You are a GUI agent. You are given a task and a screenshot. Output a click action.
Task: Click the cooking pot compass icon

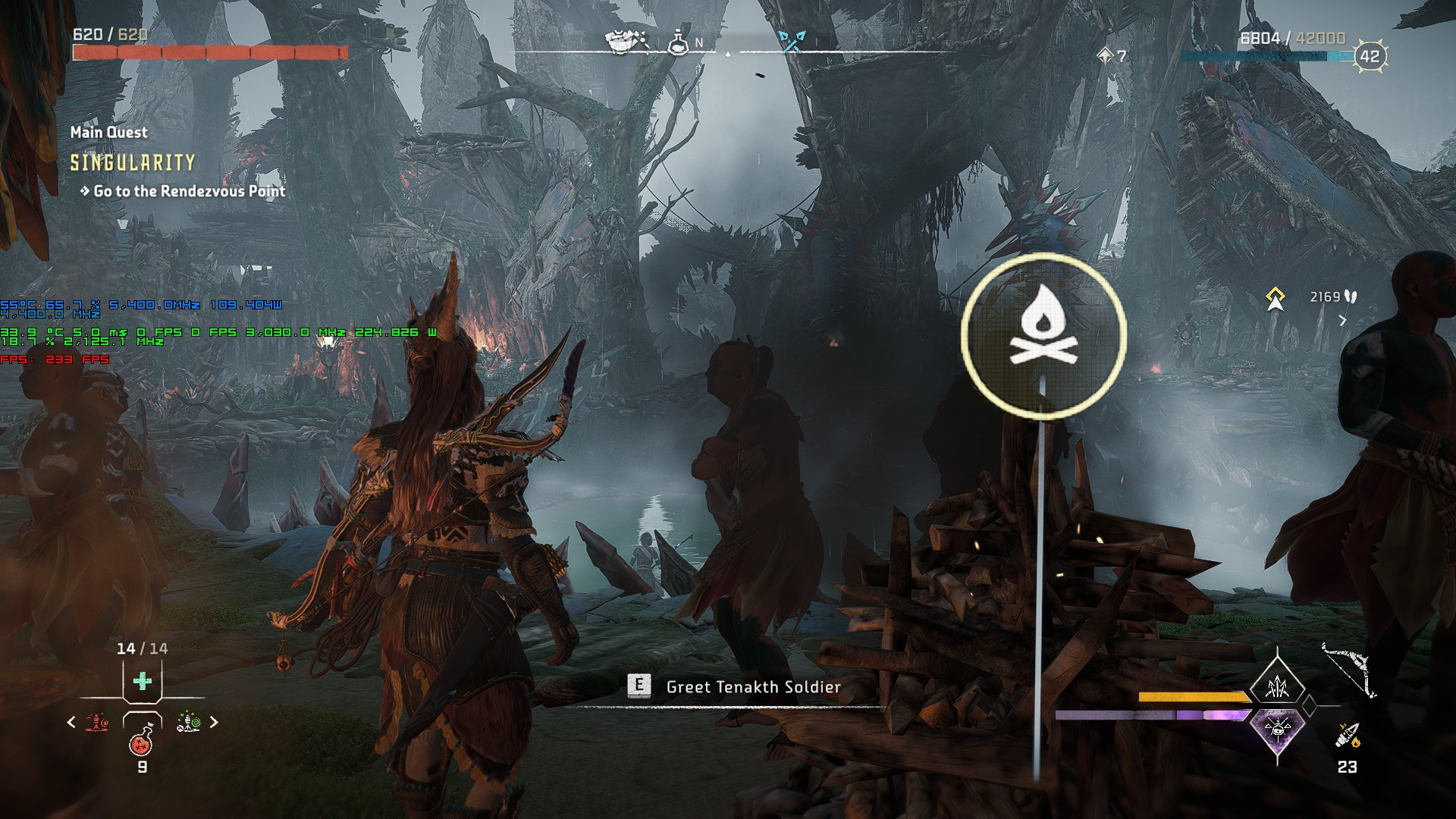point(627,42)
